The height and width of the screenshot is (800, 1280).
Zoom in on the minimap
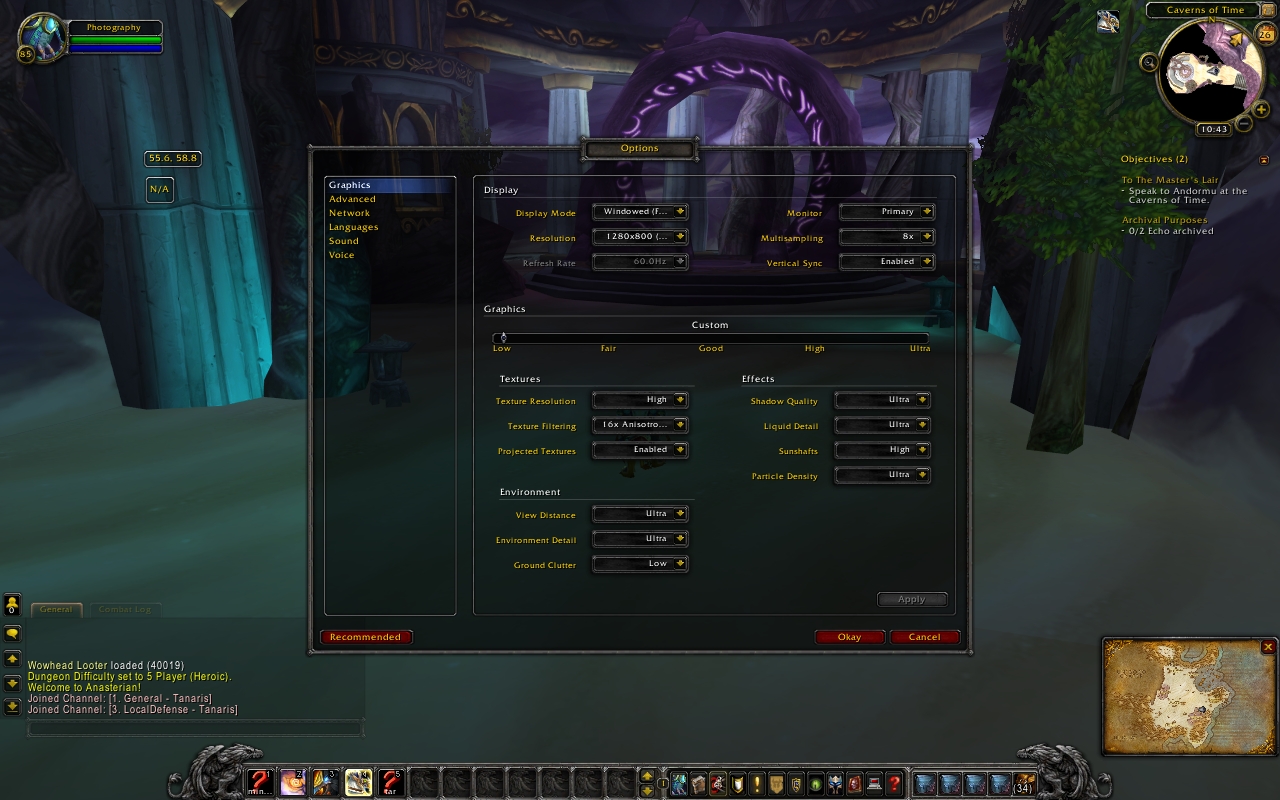coord(1261,109)
